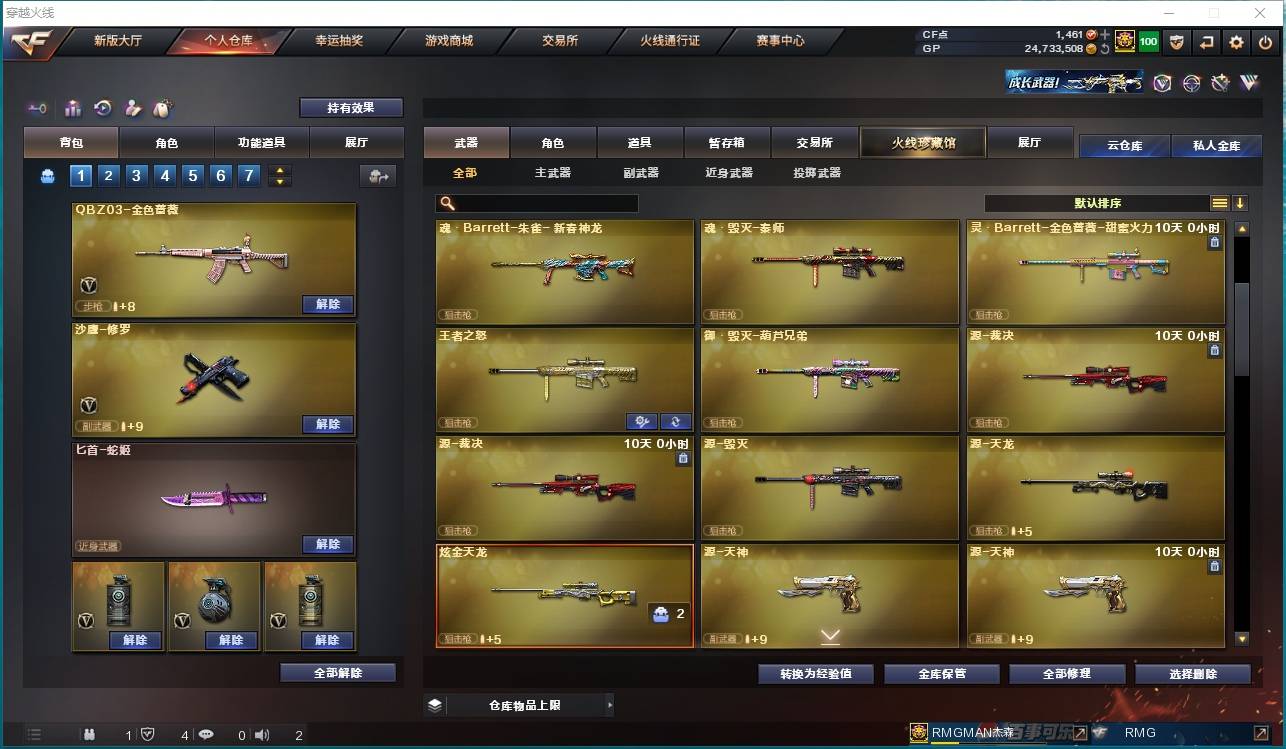Switch to backpack slot 2
The width and height of the screenshot is (1286, 749).
108,175
